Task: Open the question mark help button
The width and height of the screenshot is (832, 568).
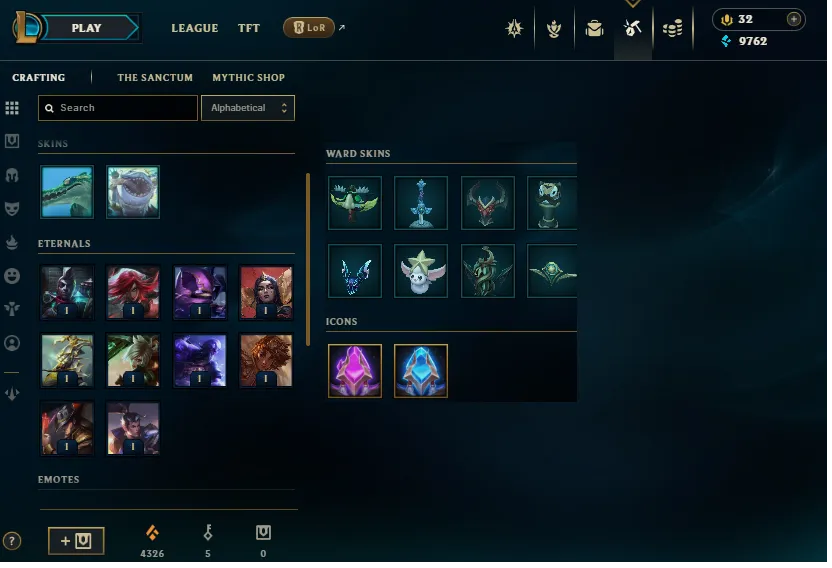Action: coord(12,541)
